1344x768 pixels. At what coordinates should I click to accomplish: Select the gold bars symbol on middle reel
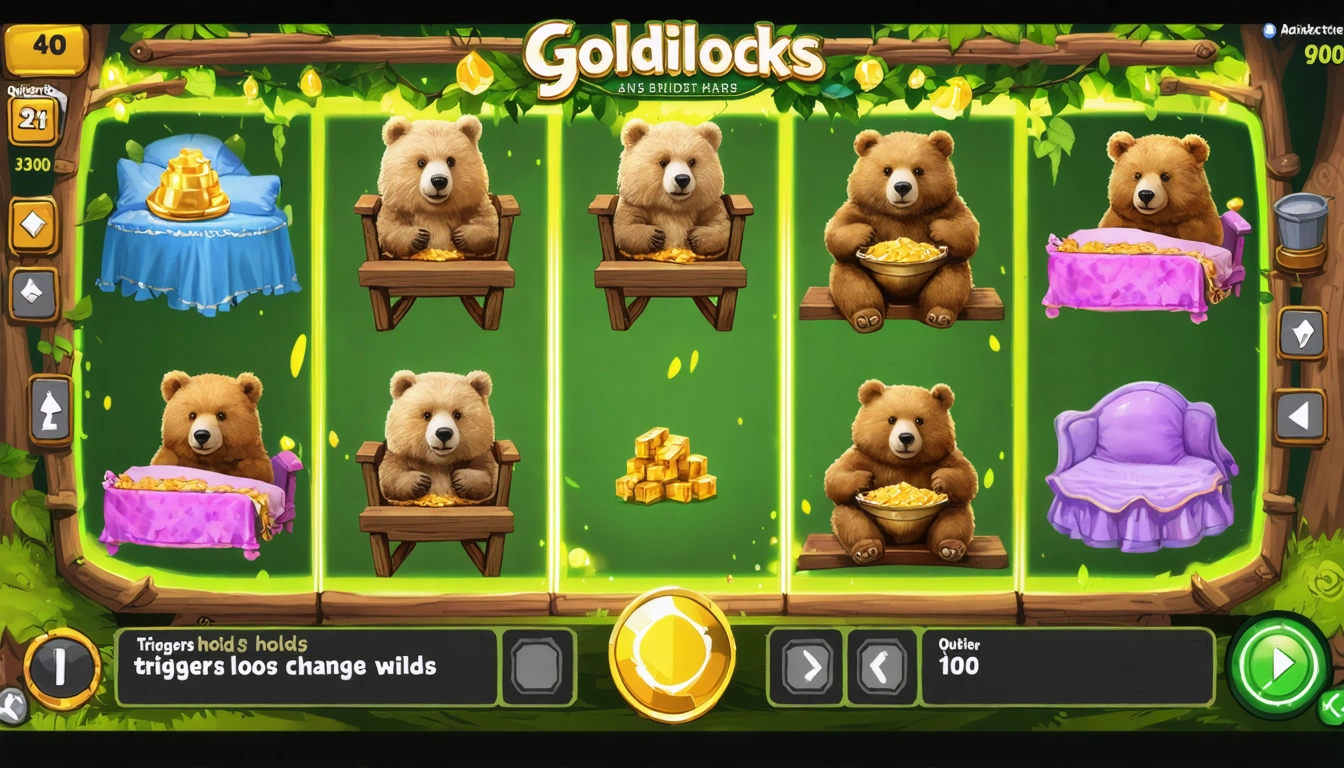coord(668,466)
